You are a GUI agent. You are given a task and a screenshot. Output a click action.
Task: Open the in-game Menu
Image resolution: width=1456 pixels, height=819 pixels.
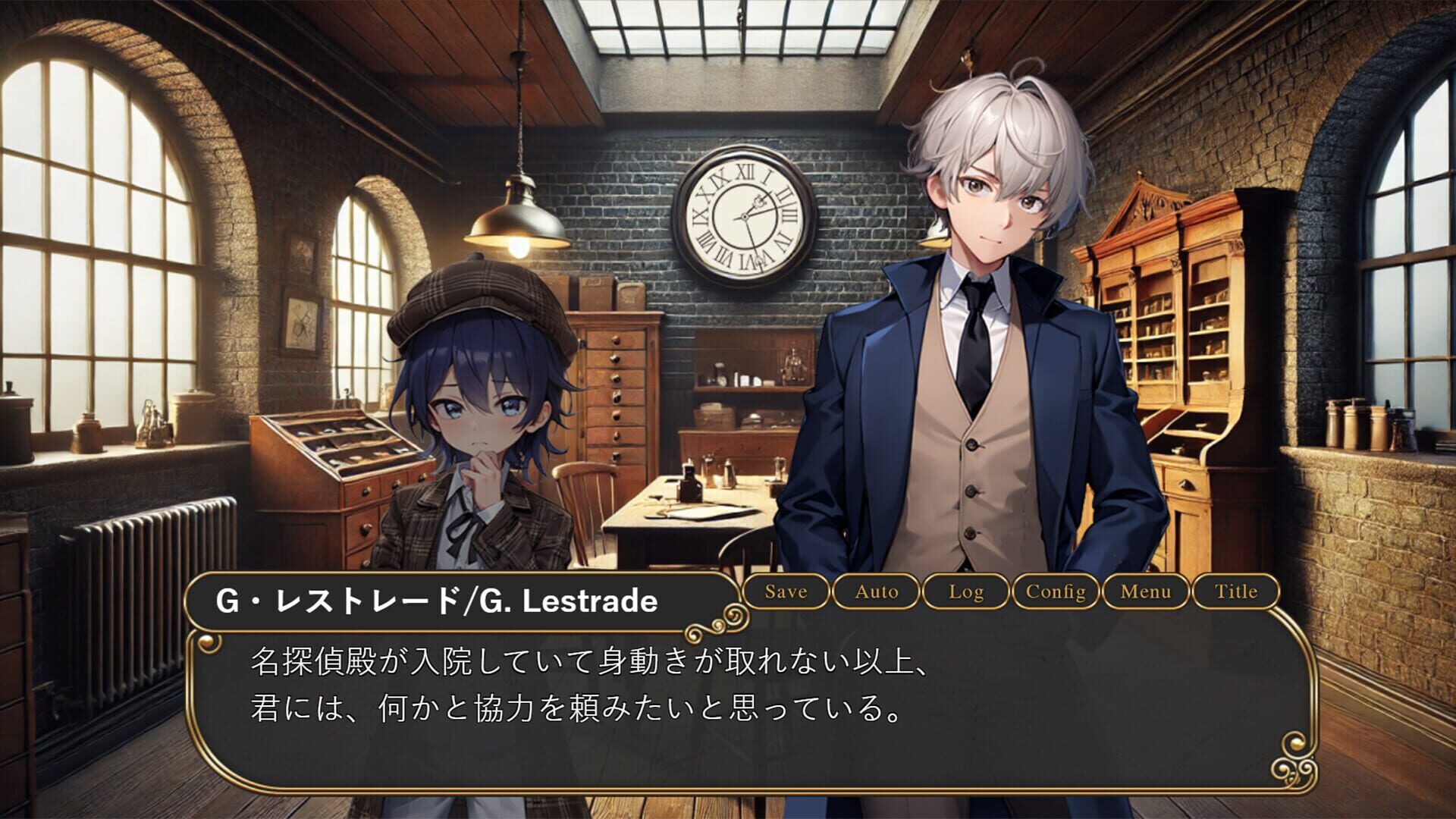click(x=1147, y=592)
